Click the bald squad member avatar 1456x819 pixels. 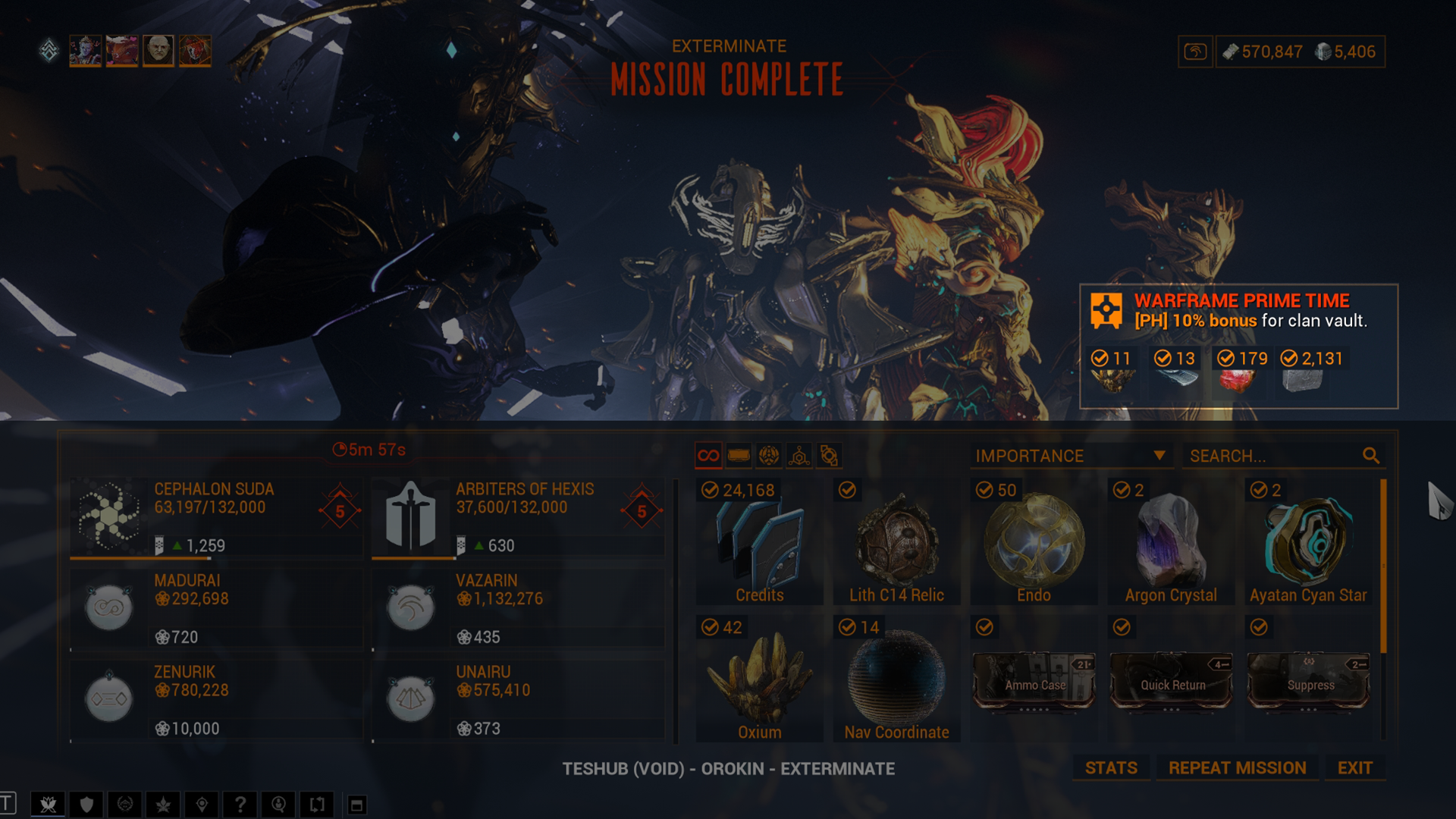(158, 51)
